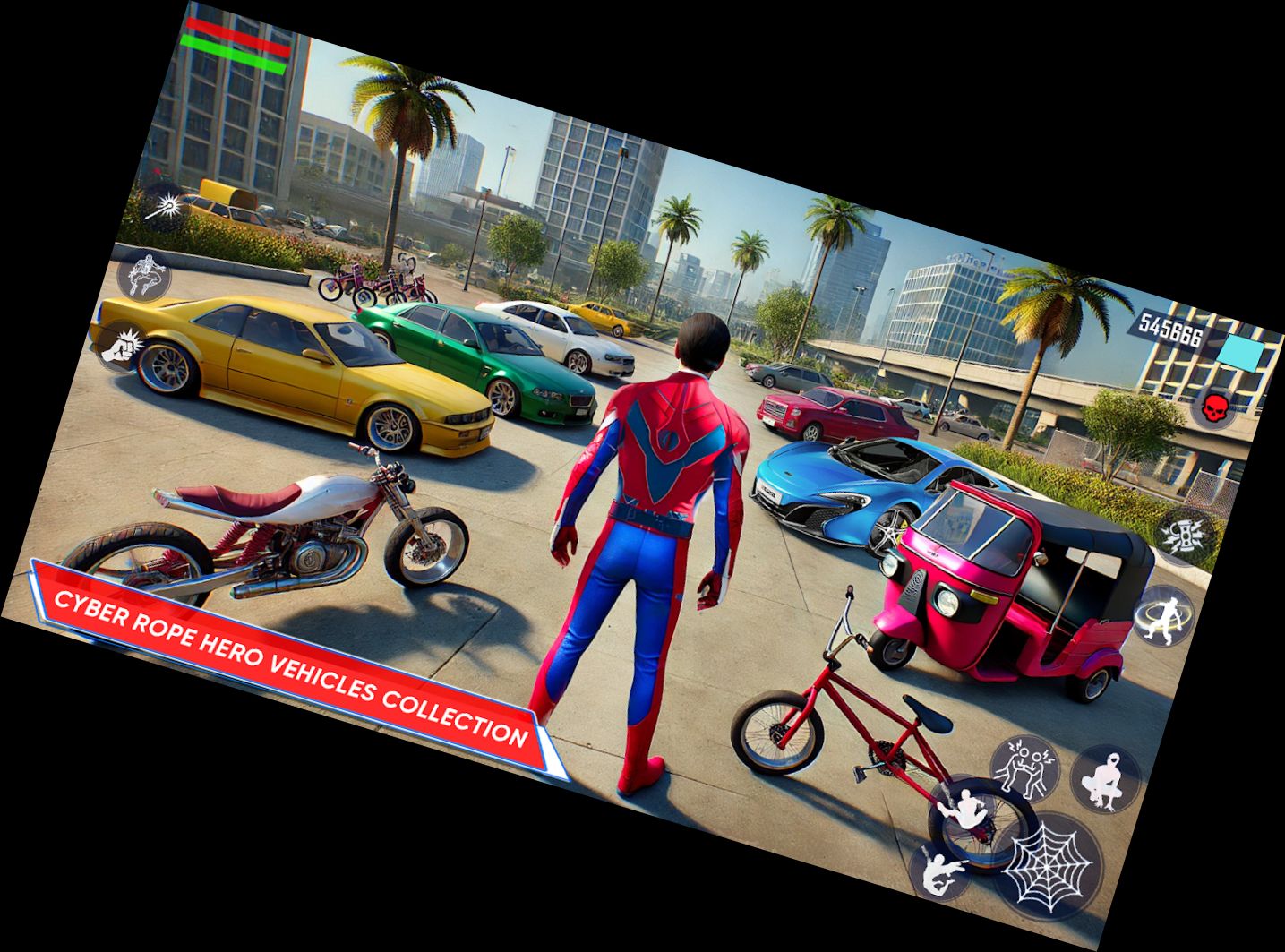
Task: Tap the spider jump ability on the left
Action: point(146,276)
